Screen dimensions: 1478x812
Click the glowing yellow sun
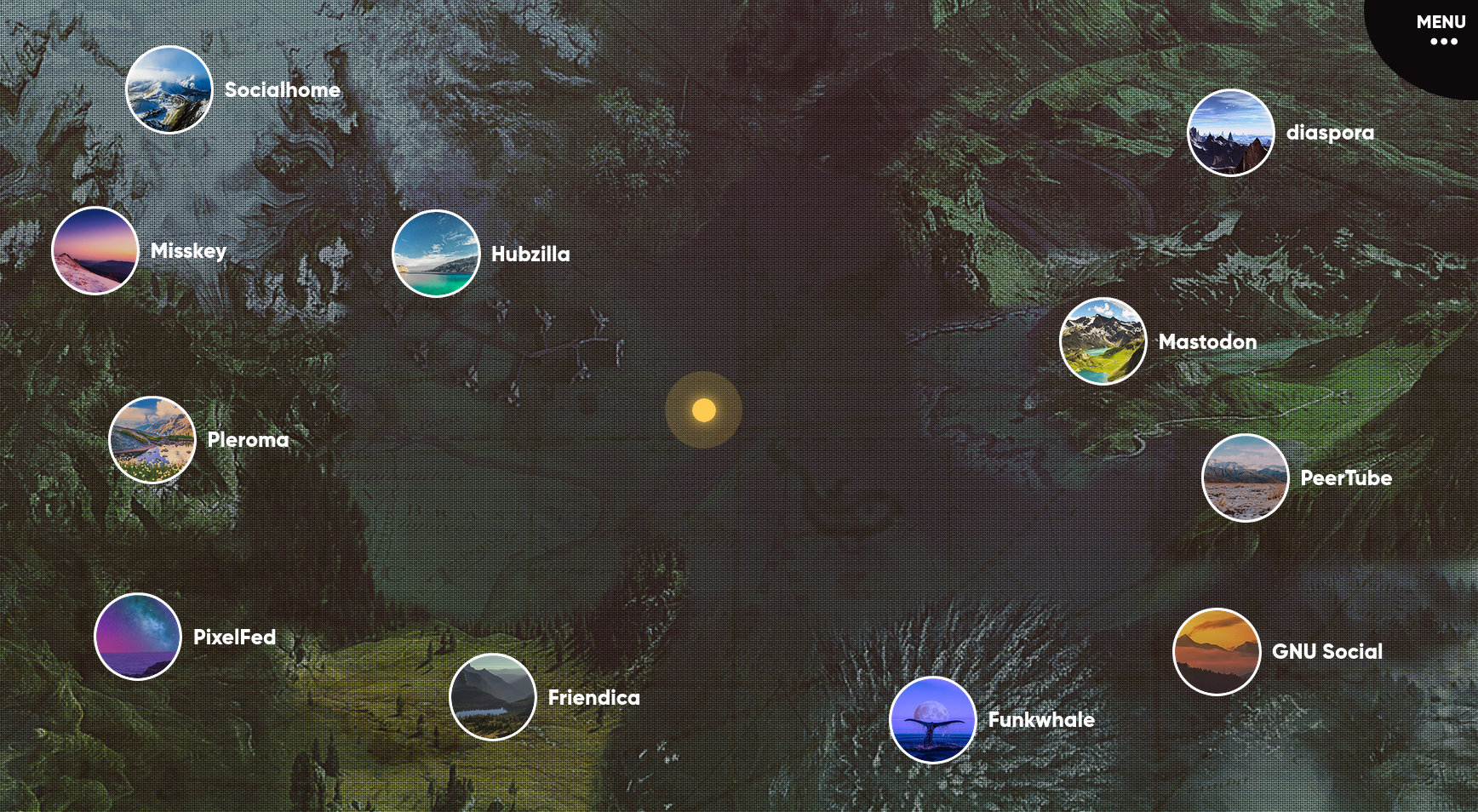703,410
